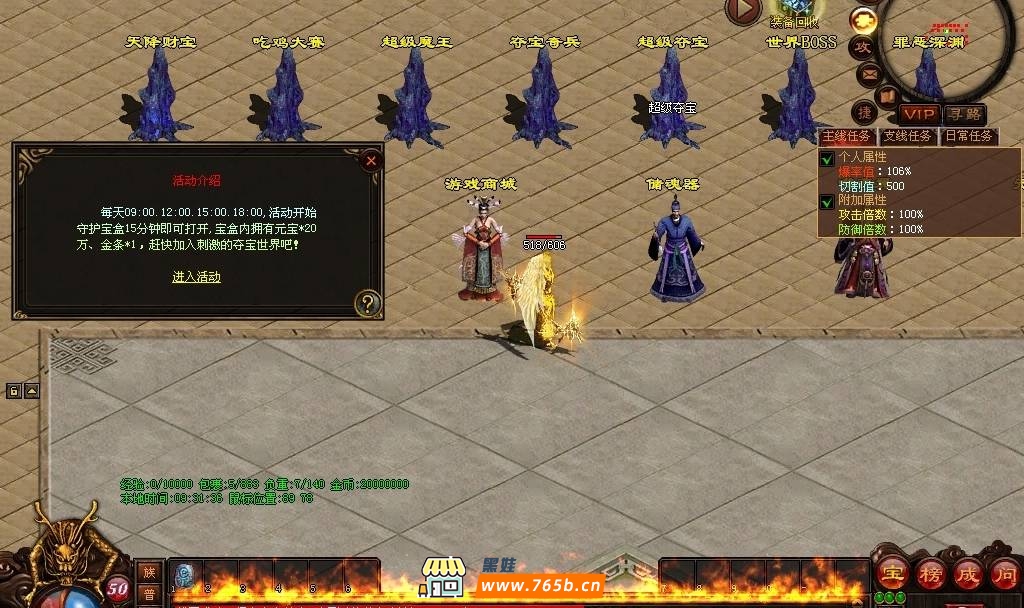Switch to the 支线任务 tab
The height and width of the screenshot is (608, 1024).
908,136
